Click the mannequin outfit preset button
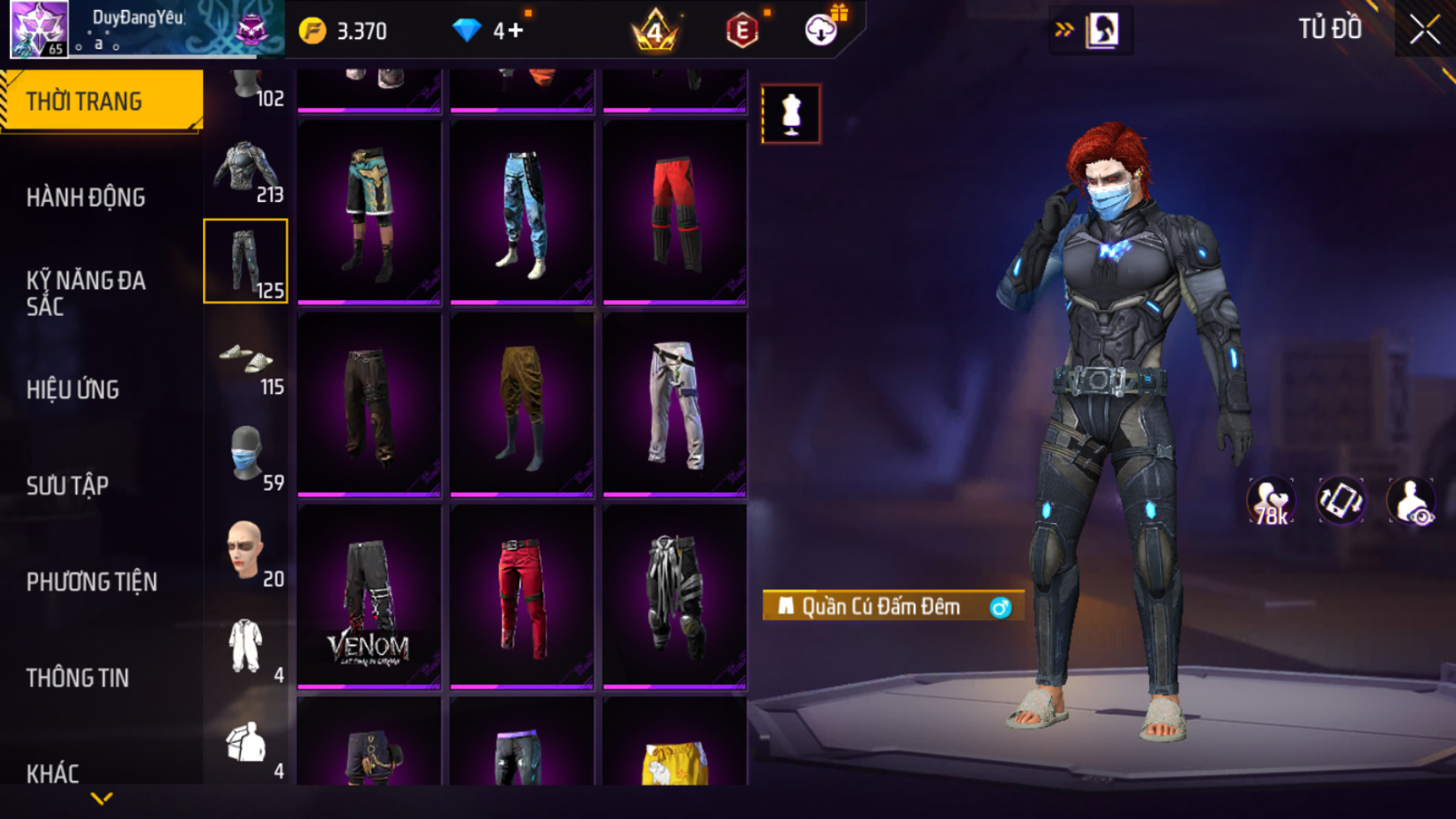The height and width of the screenshot is (819, 1456). coord(791,114)
